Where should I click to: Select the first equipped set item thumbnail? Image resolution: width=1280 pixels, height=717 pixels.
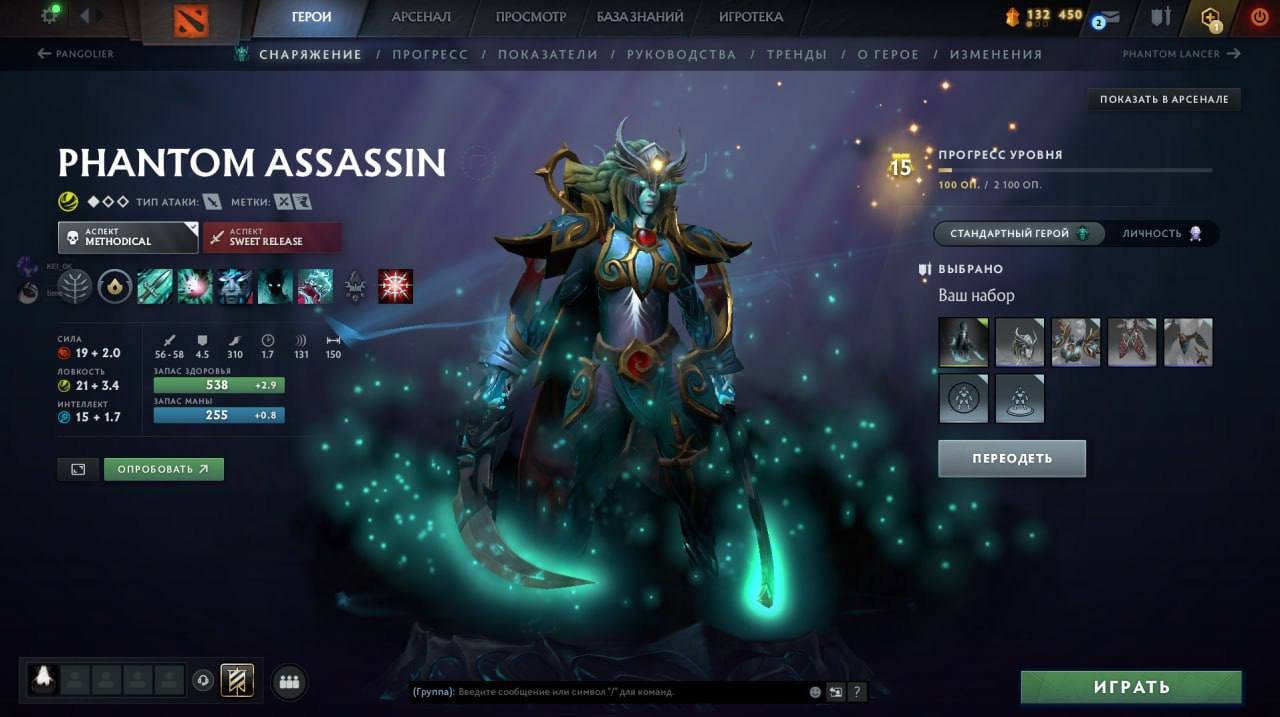pyautogui.click(x=963, y=342)
